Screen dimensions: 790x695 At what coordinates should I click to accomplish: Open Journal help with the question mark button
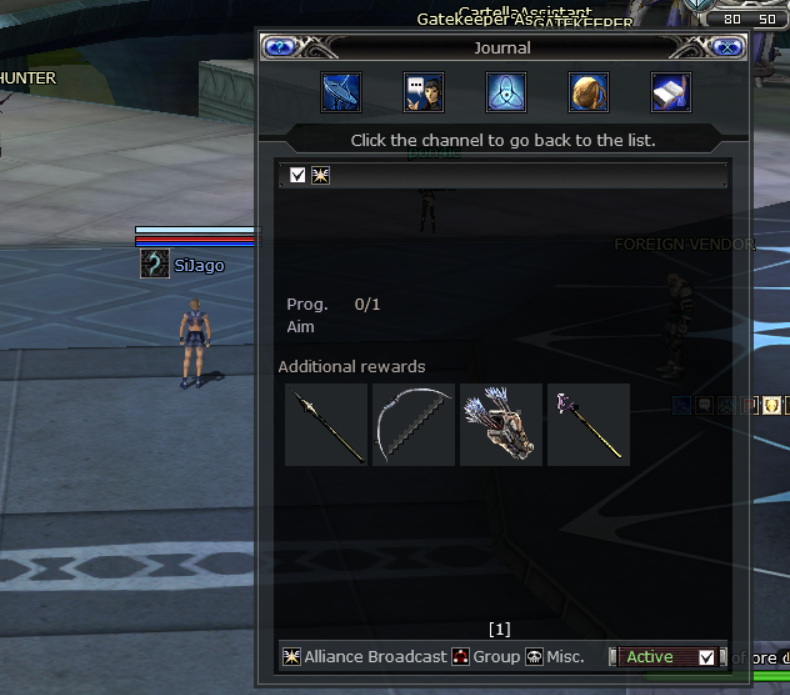click(278, 47)
